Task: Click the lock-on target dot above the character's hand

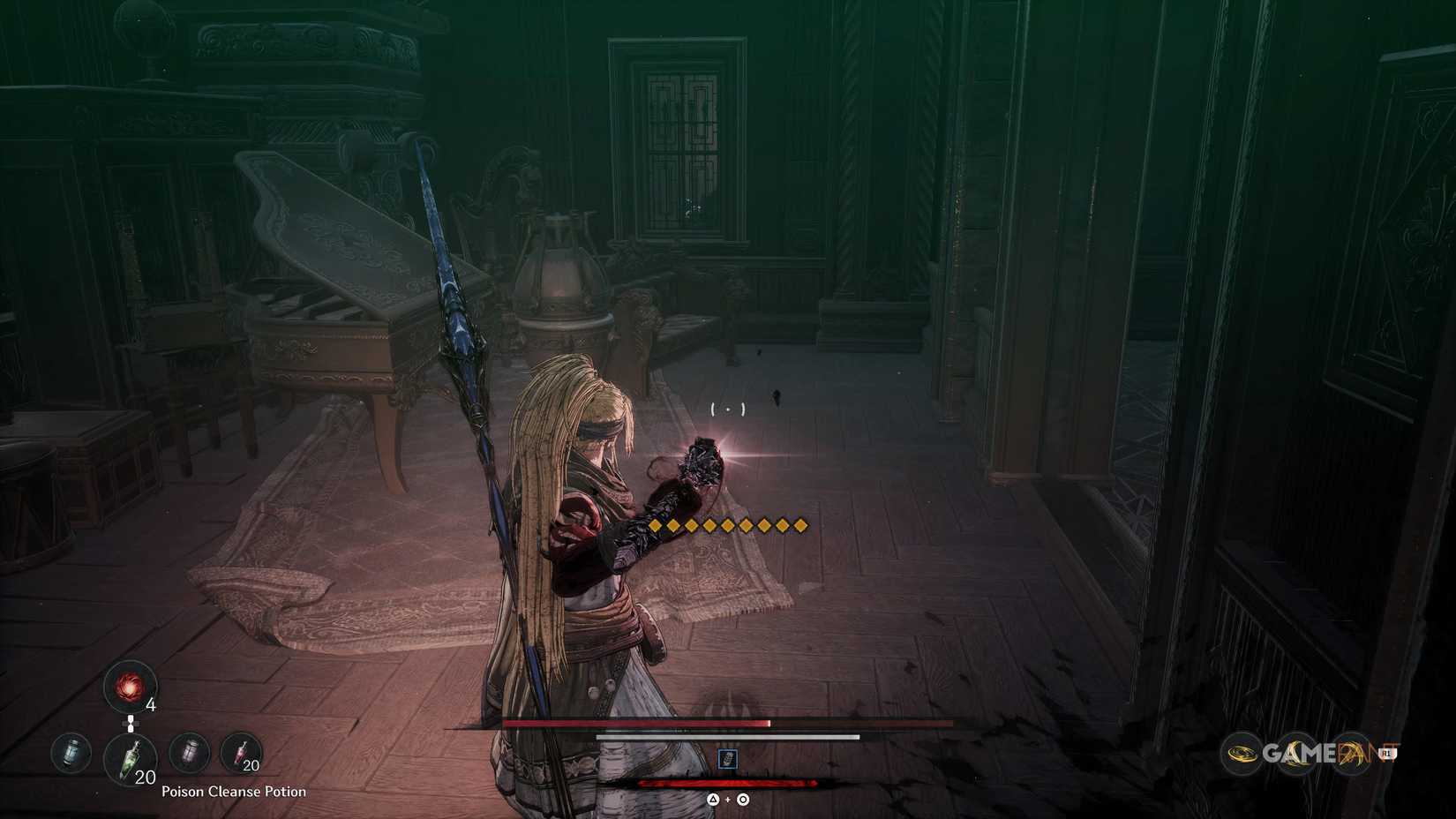Action: (x=727, y=408)
